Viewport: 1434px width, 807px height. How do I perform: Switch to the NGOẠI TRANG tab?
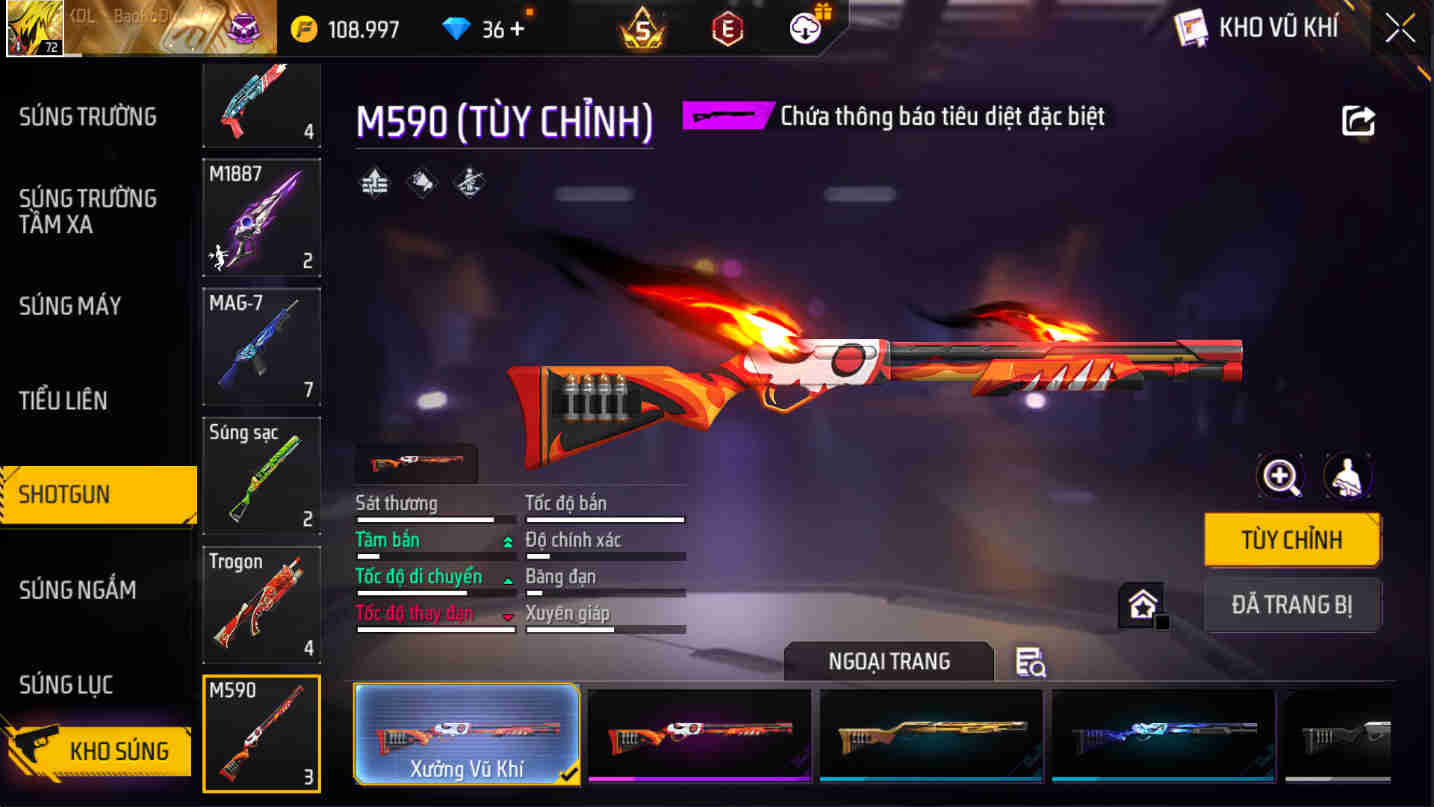tap(888, 661)
